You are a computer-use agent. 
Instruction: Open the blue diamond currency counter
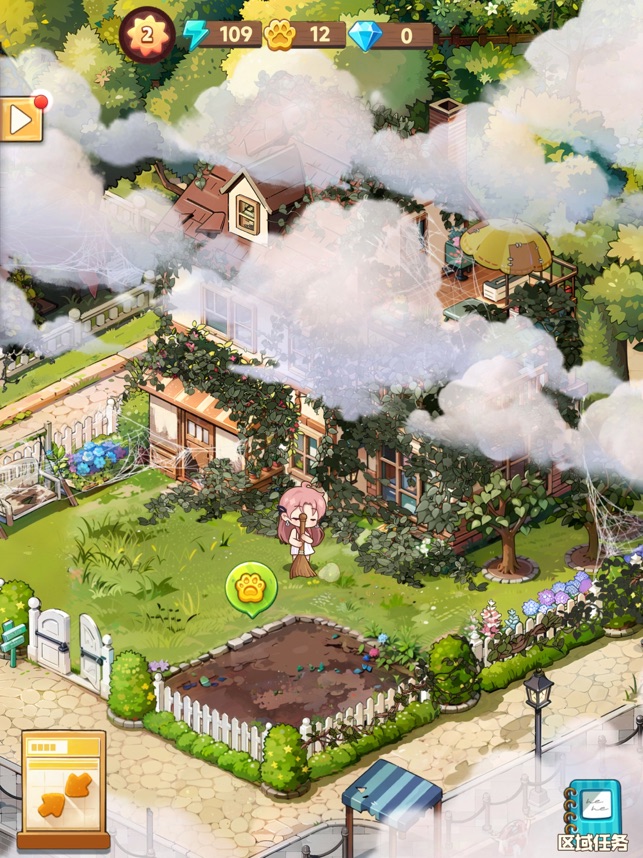pos(389,36)
